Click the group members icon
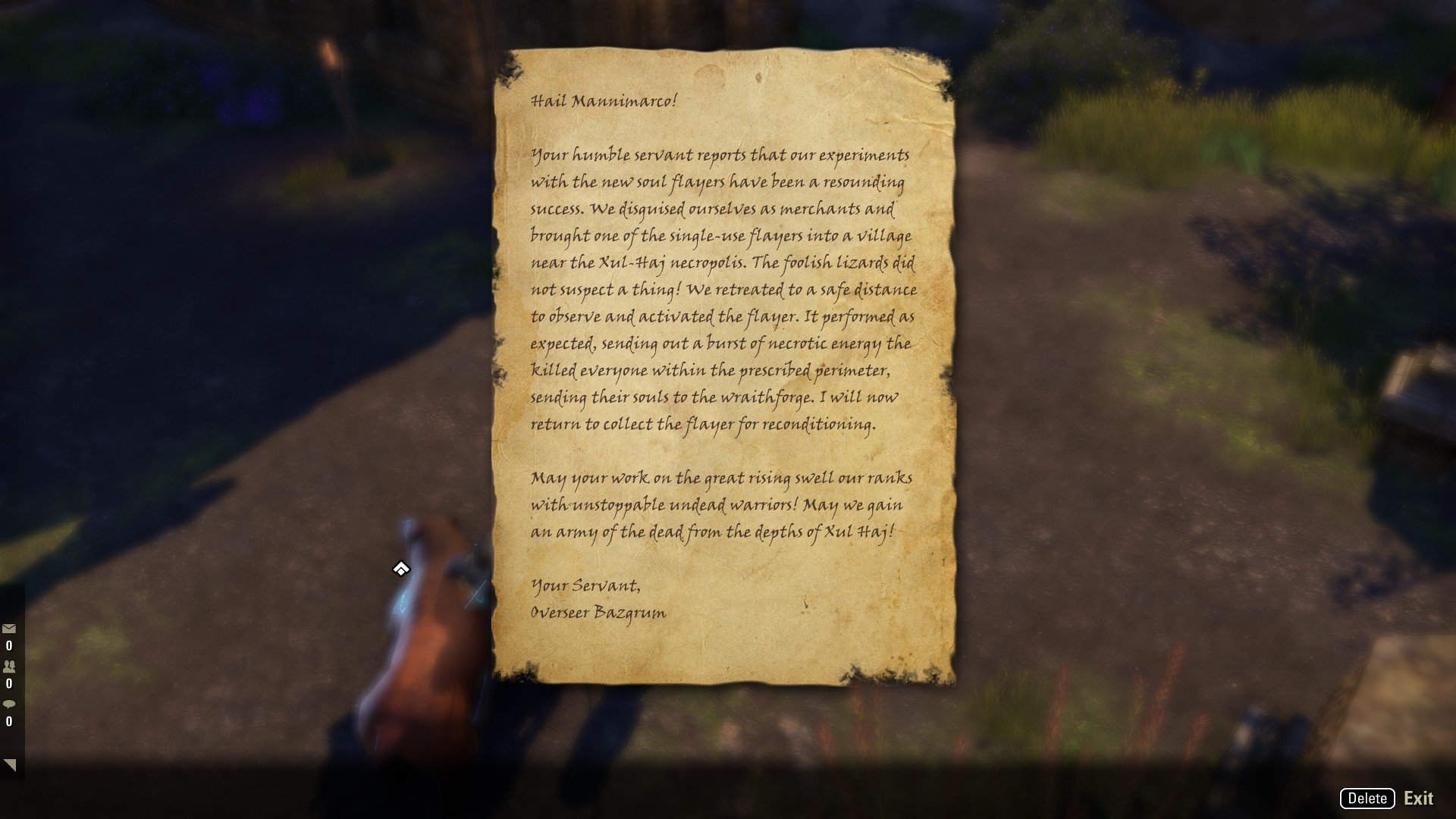This screenshot has width=1456, height=819. [8, 667]
